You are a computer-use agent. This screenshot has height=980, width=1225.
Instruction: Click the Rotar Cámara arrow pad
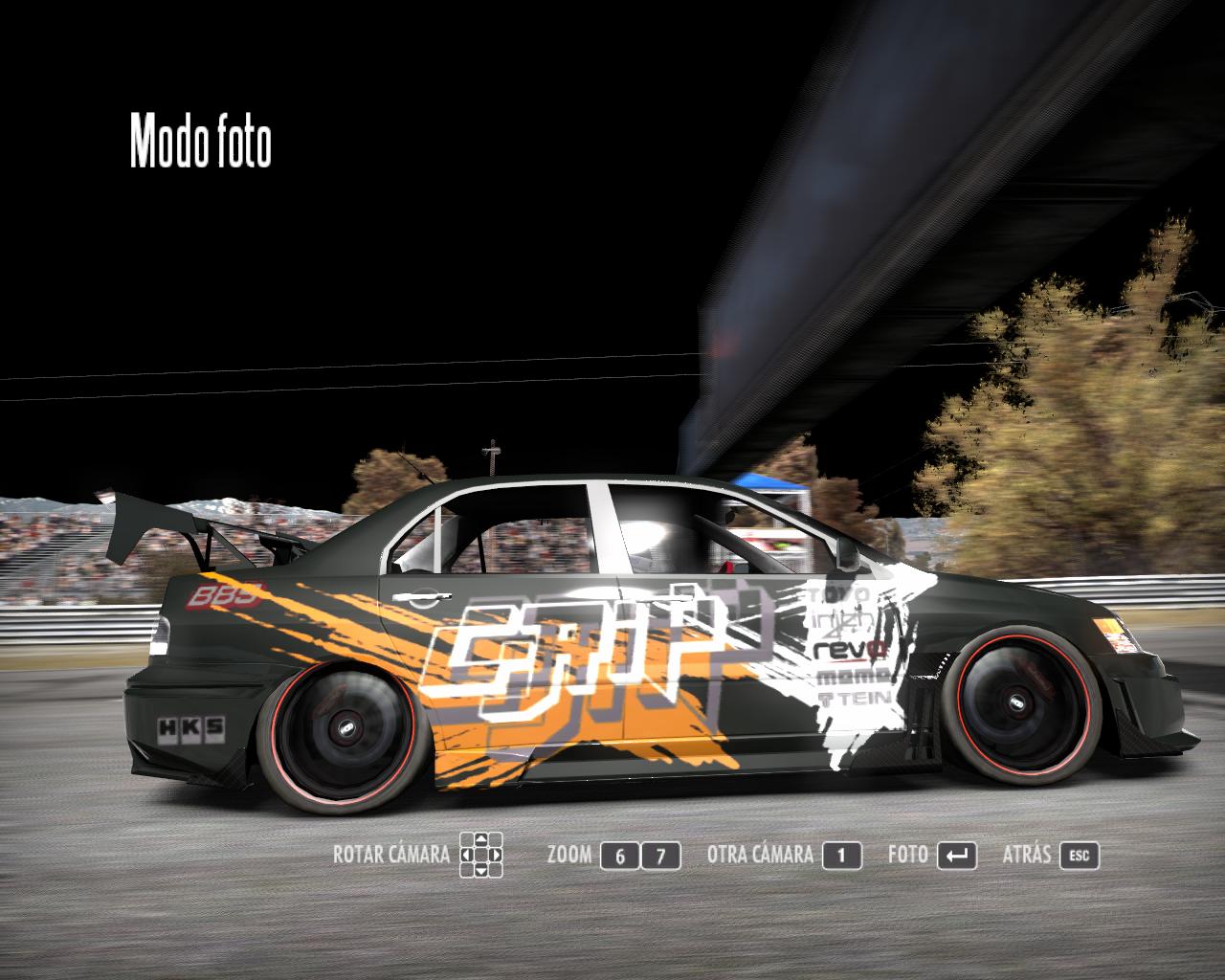(x=480, y=855)
